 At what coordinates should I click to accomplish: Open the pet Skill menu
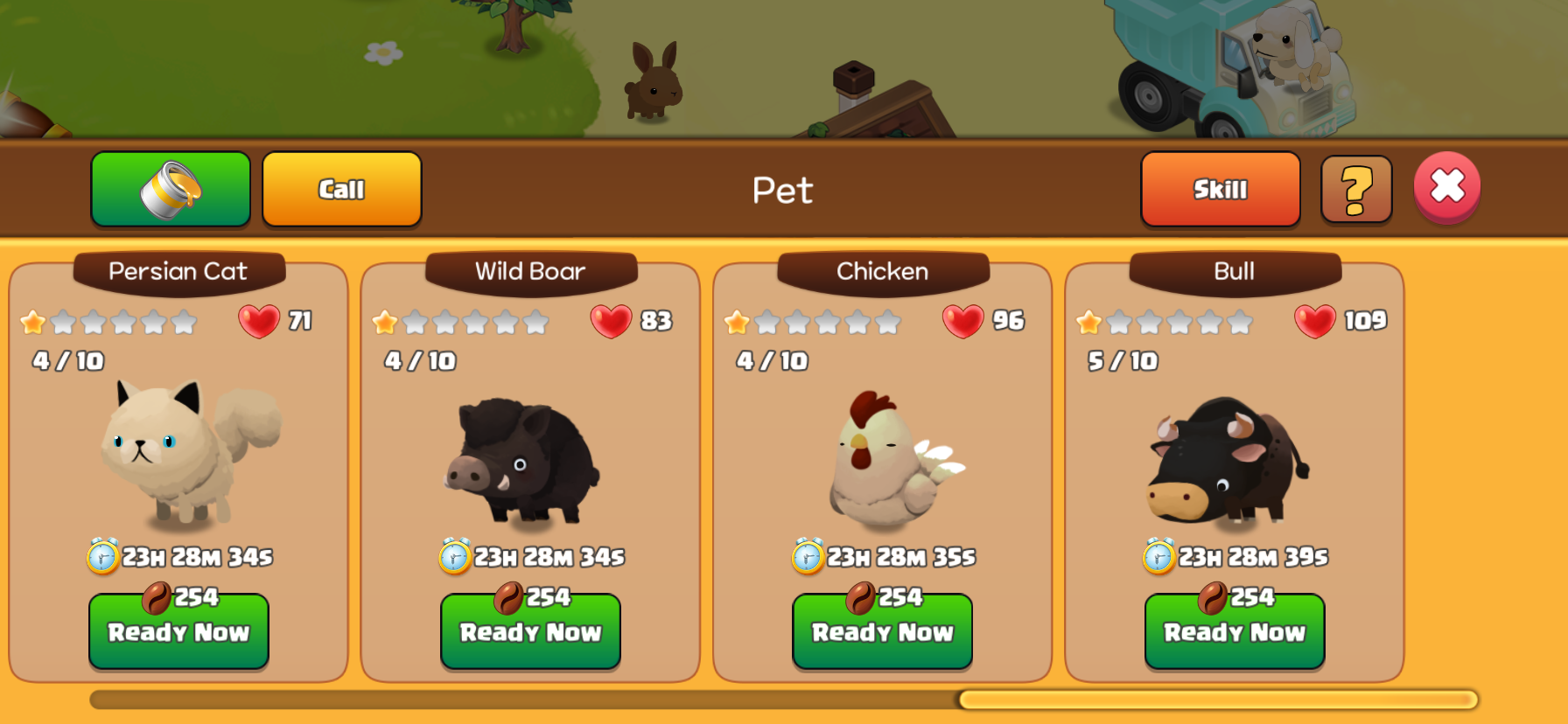click(x=1220, y=189)
